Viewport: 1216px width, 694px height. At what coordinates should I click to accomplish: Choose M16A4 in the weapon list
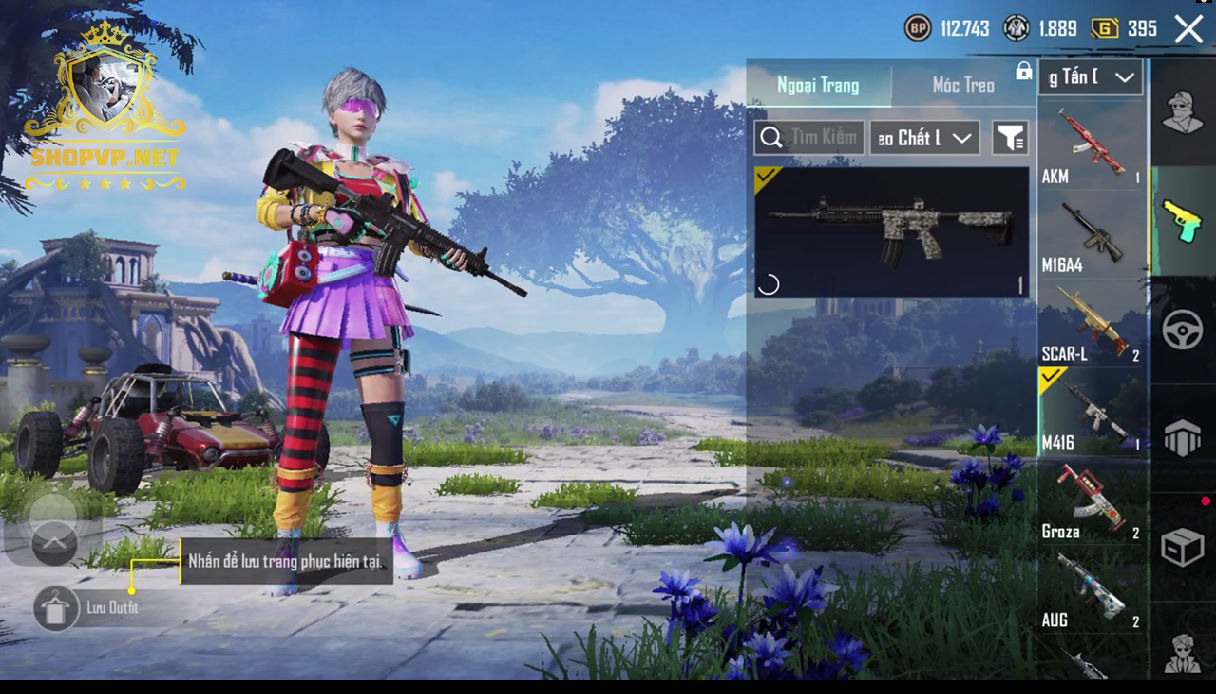coord(1091,236)
